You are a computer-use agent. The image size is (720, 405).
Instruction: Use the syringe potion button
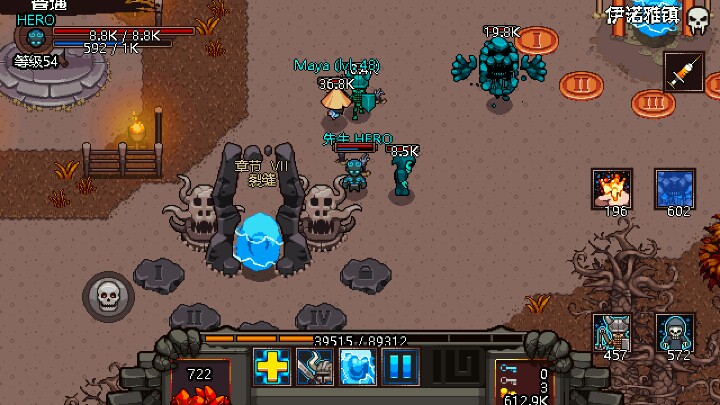(684, 73)
